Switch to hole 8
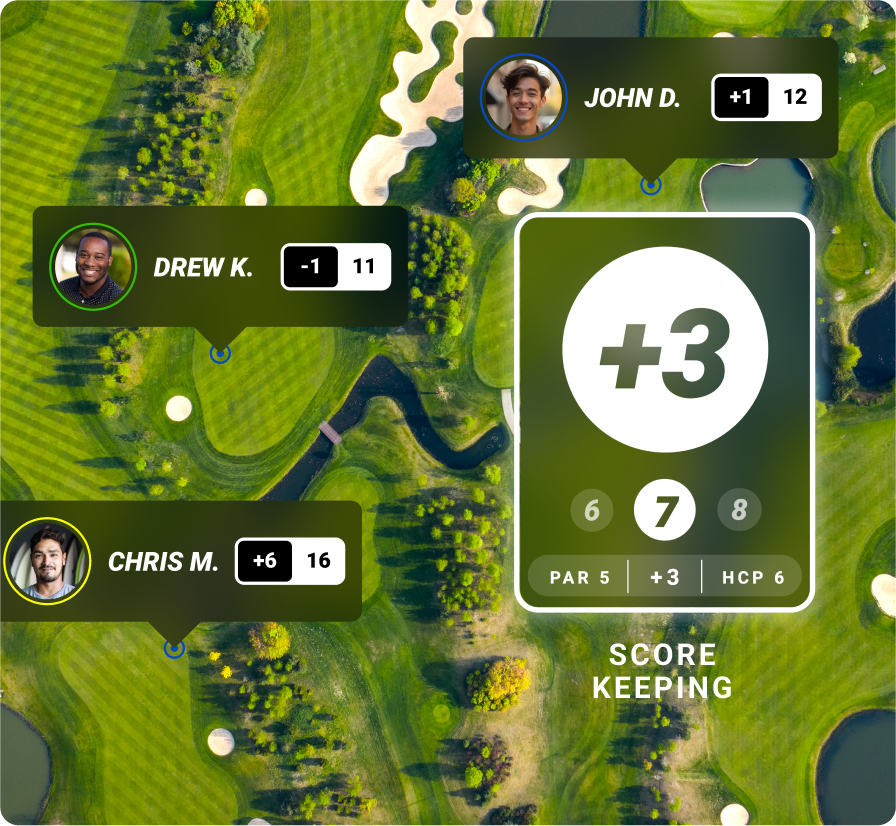 [739, 511]
